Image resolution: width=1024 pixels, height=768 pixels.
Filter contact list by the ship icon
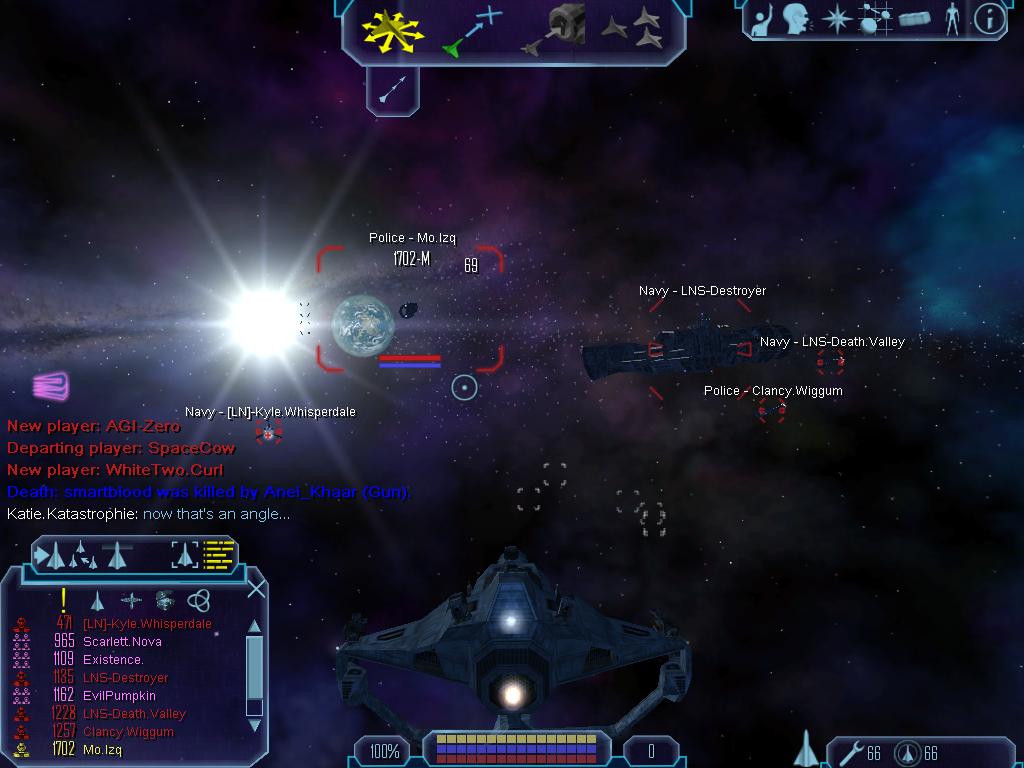point(98,600)
